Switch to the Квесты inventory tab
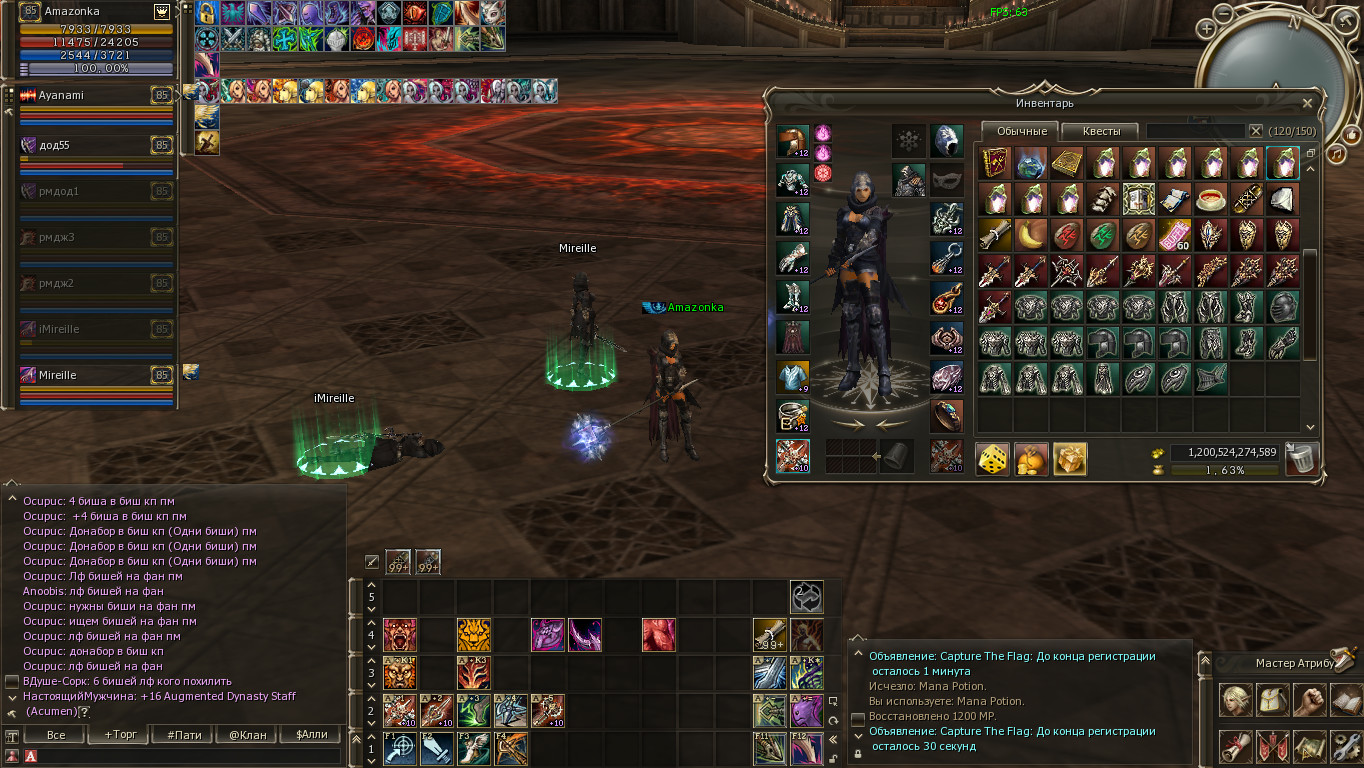Screen dimensions: 1364x768 pos(1101,131)
